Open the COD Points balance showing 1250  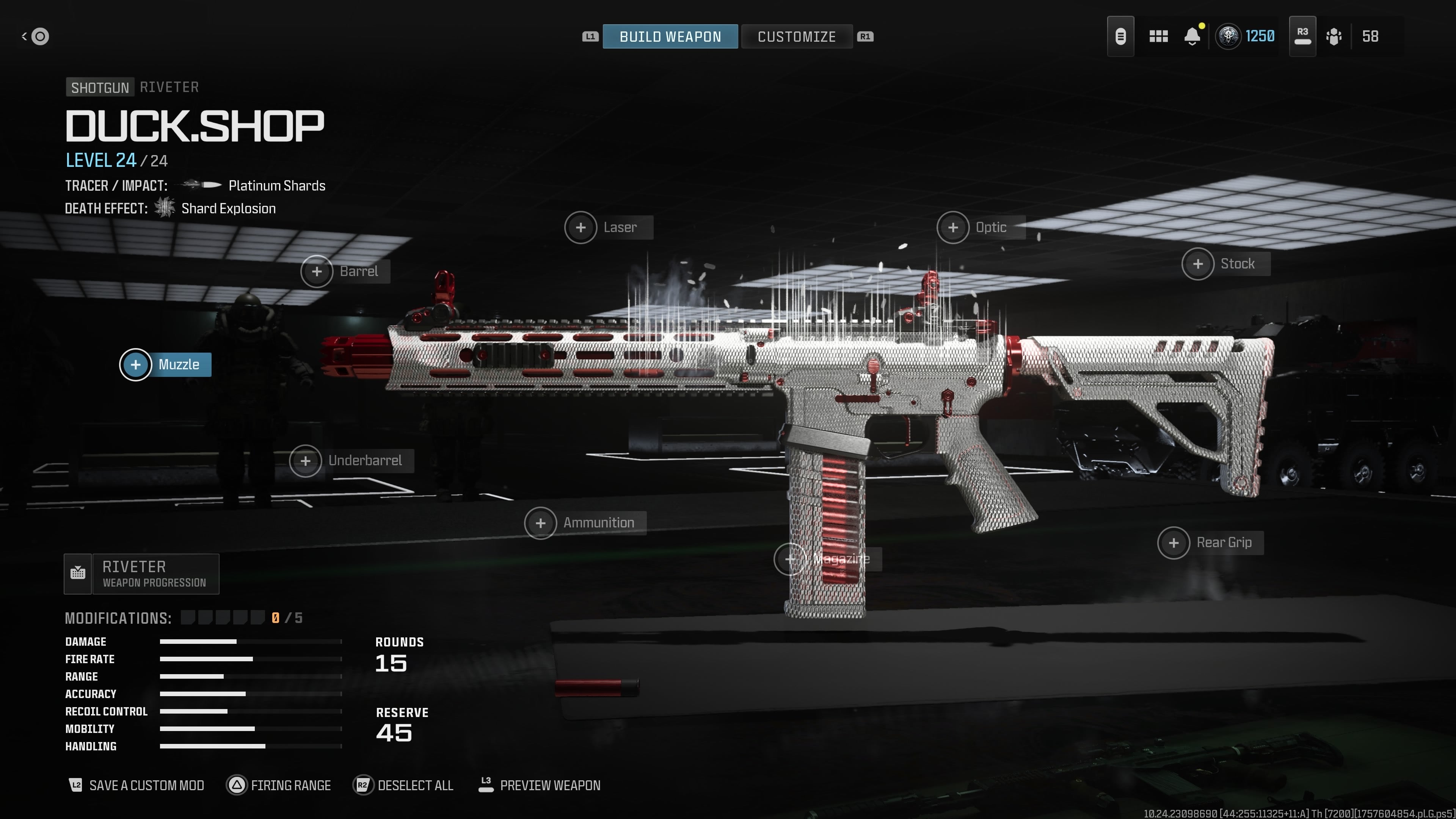click(x=1246, y=37)
